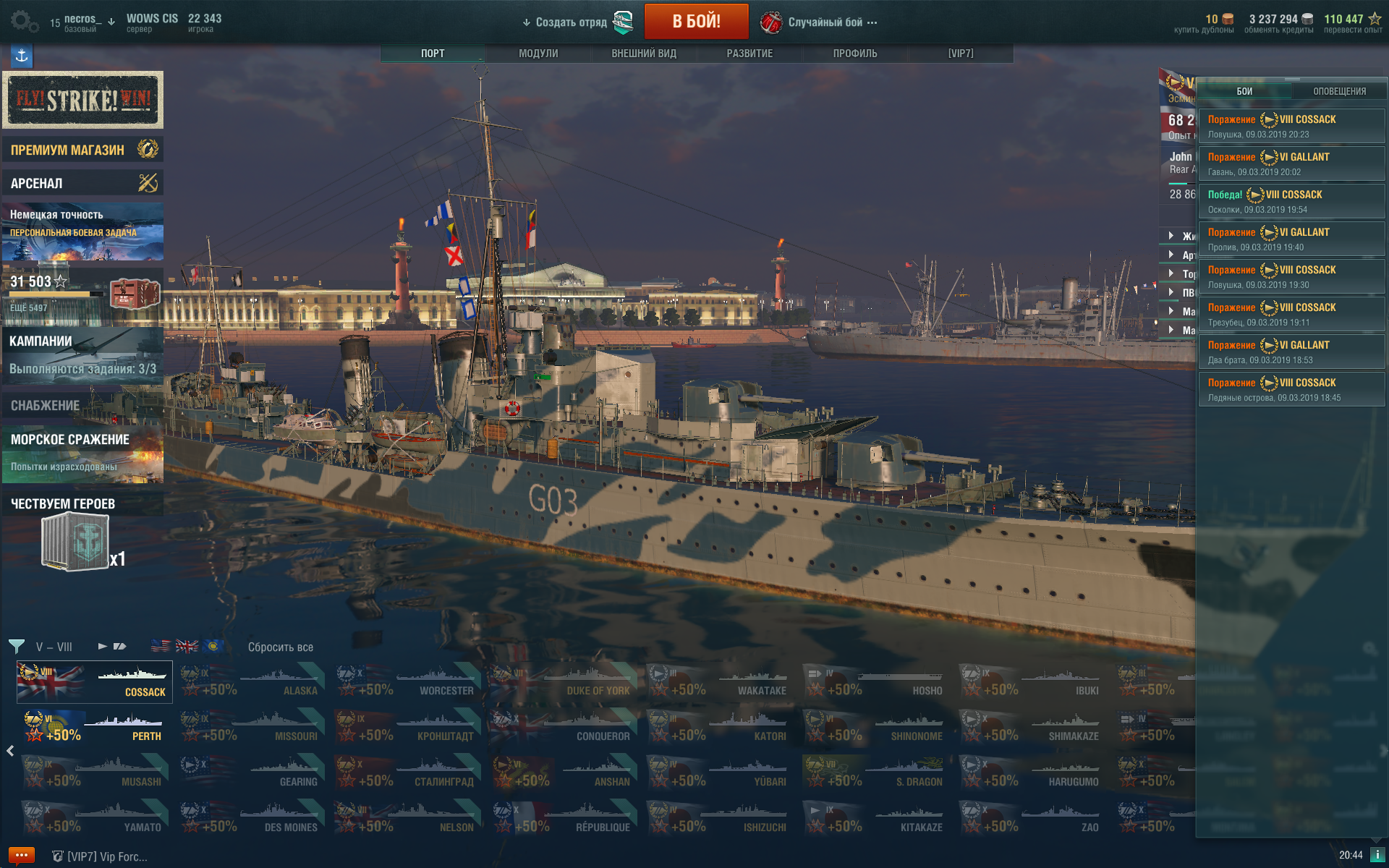This screenshot has width=1389, height=868.
Task: Create a division with Создать отряд
Action: [x=572, y=22]
